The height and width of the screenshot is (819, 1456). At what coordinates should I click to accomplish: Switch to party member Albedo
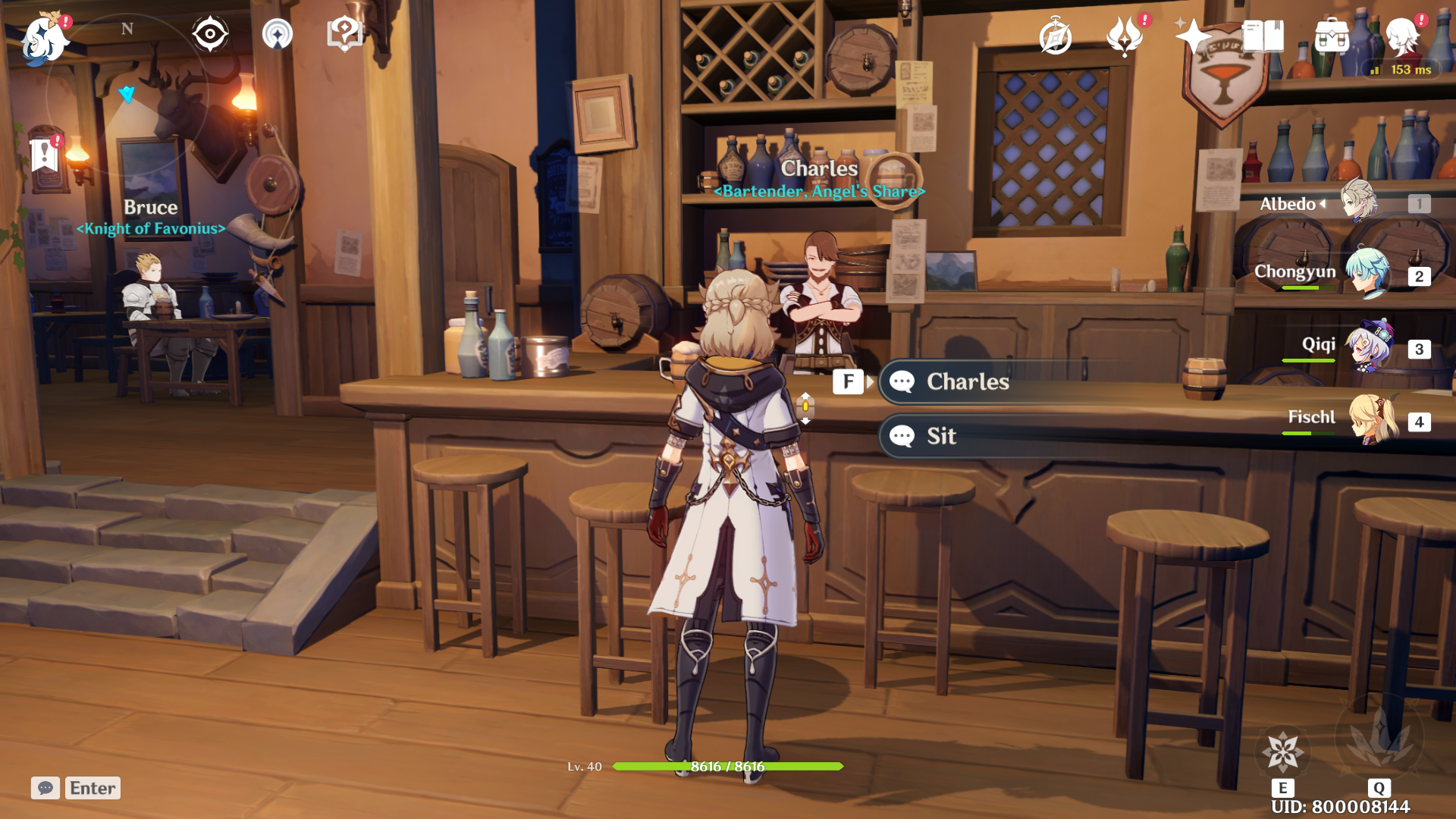click(1357, 202)
